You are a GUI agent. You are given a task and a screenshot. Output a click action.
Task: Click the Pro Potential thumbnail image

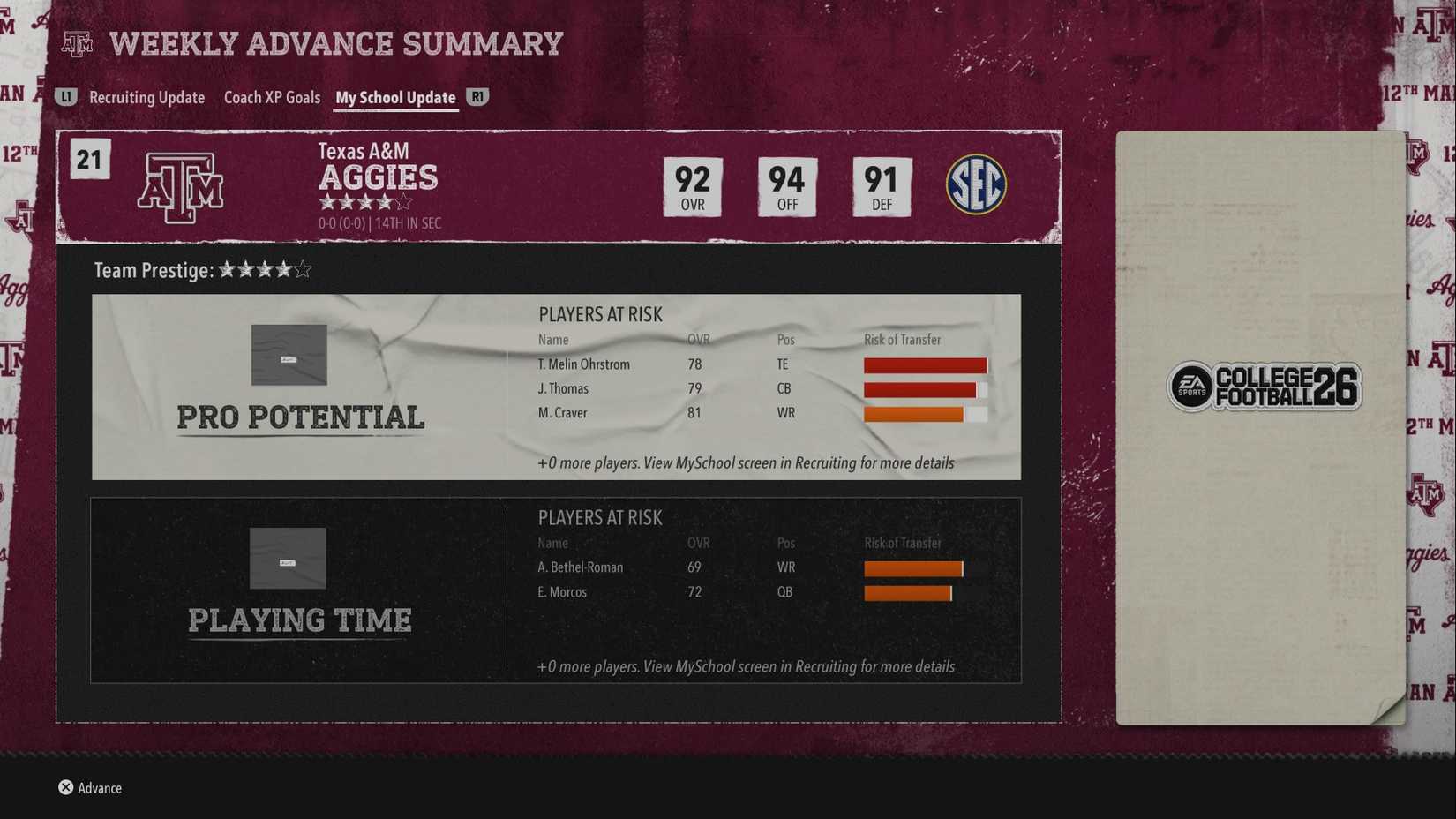tap(288, 355)
